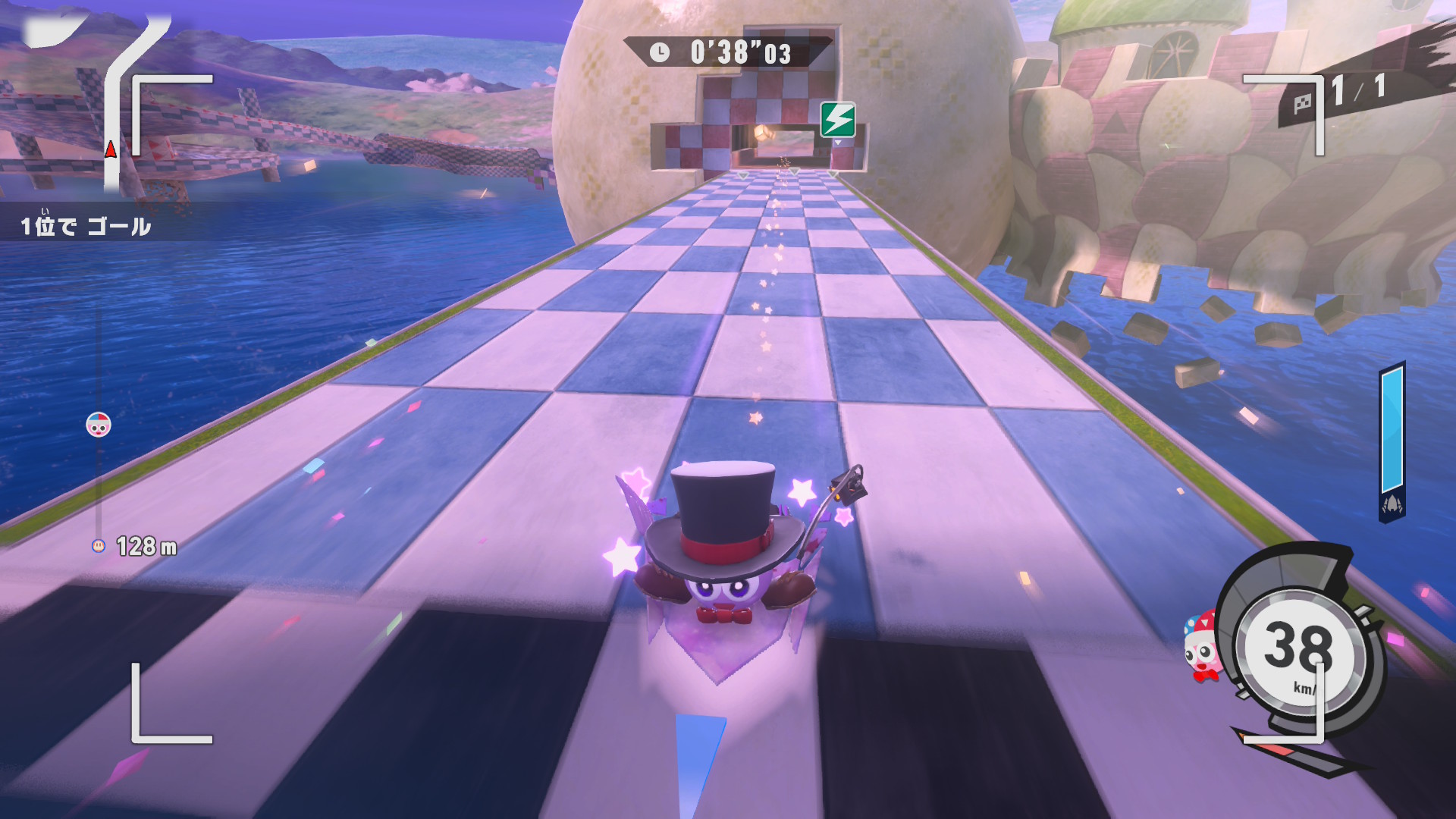
Task: Select the rival icon on the distance tracker
Action: (x=99, y=425)
